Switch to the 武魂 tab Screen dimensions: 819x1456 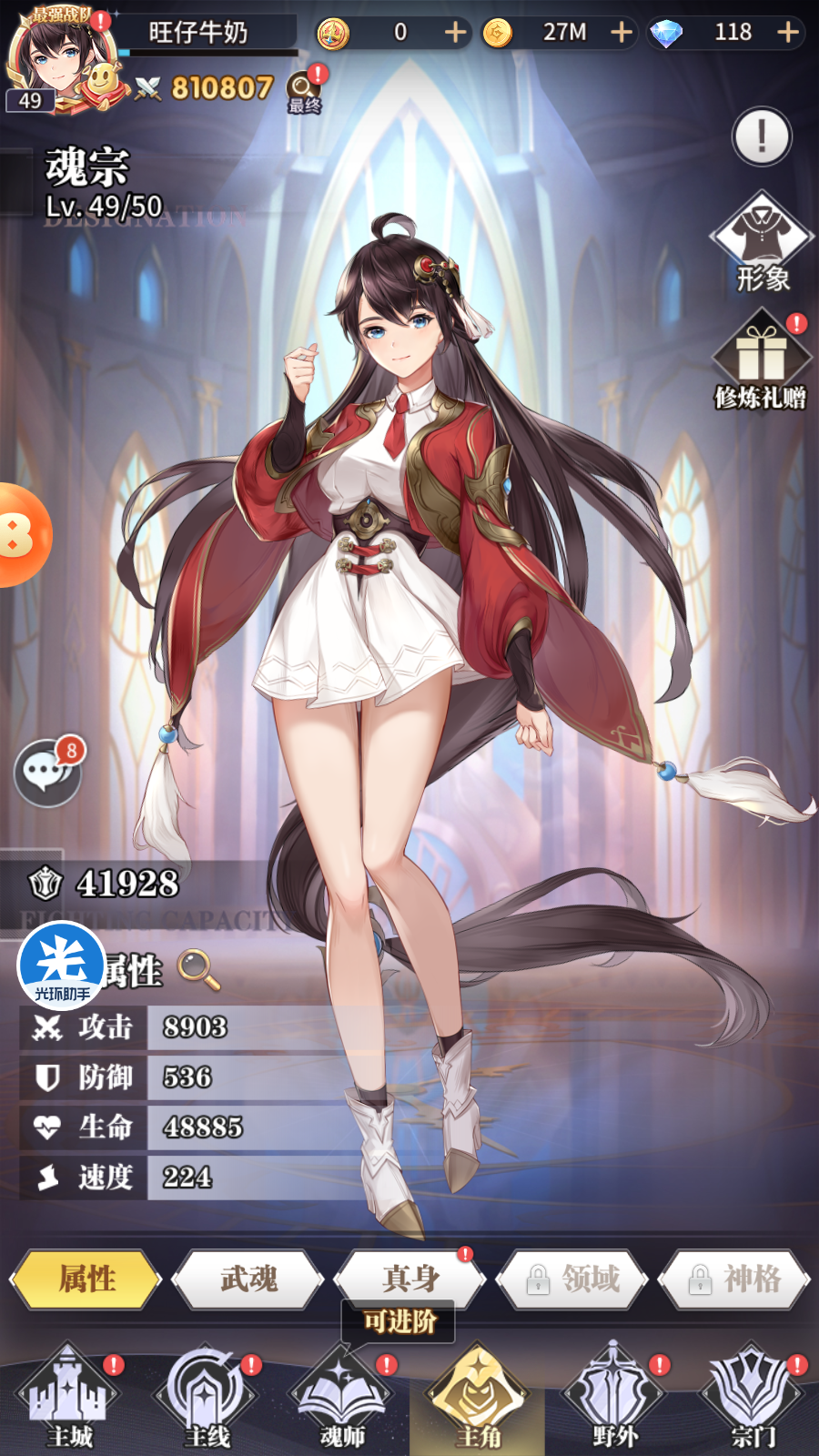coord(248,1279)
